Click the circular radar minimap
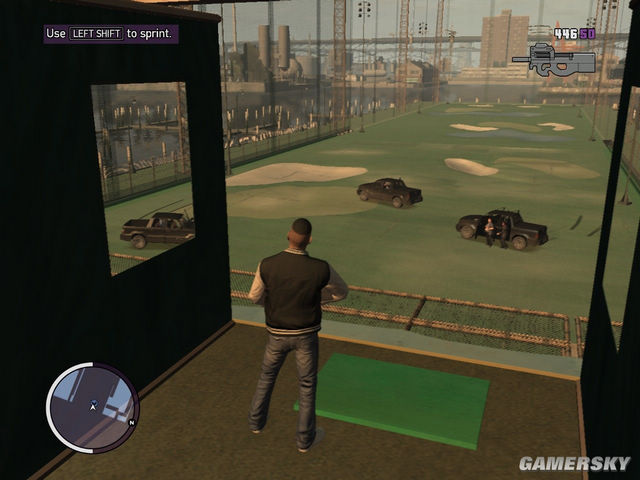The height and width of the screenshot is (480, 640). coord(93,407)
